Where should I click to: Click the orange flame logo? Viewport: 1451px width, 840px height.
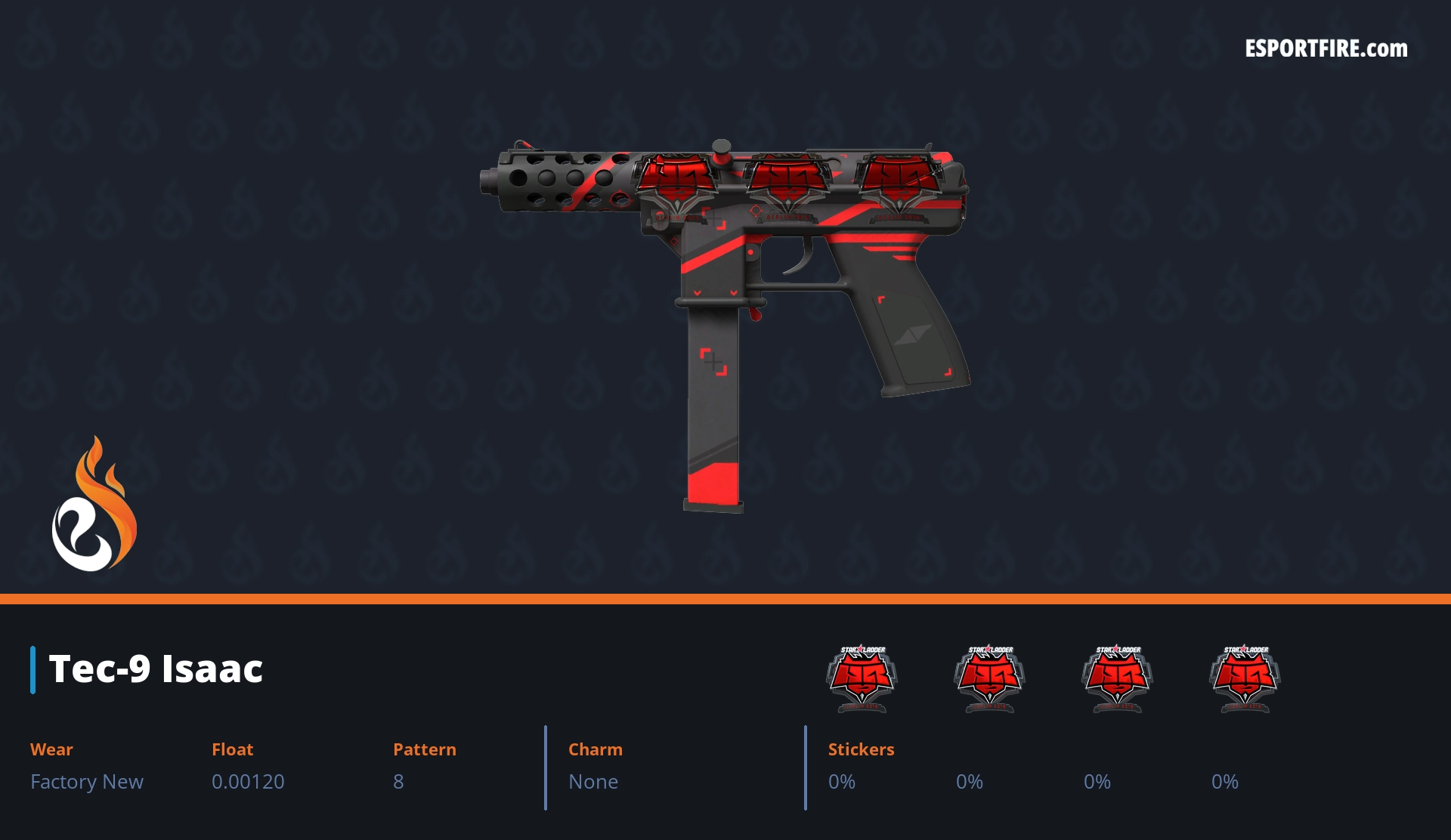point(94,505)
